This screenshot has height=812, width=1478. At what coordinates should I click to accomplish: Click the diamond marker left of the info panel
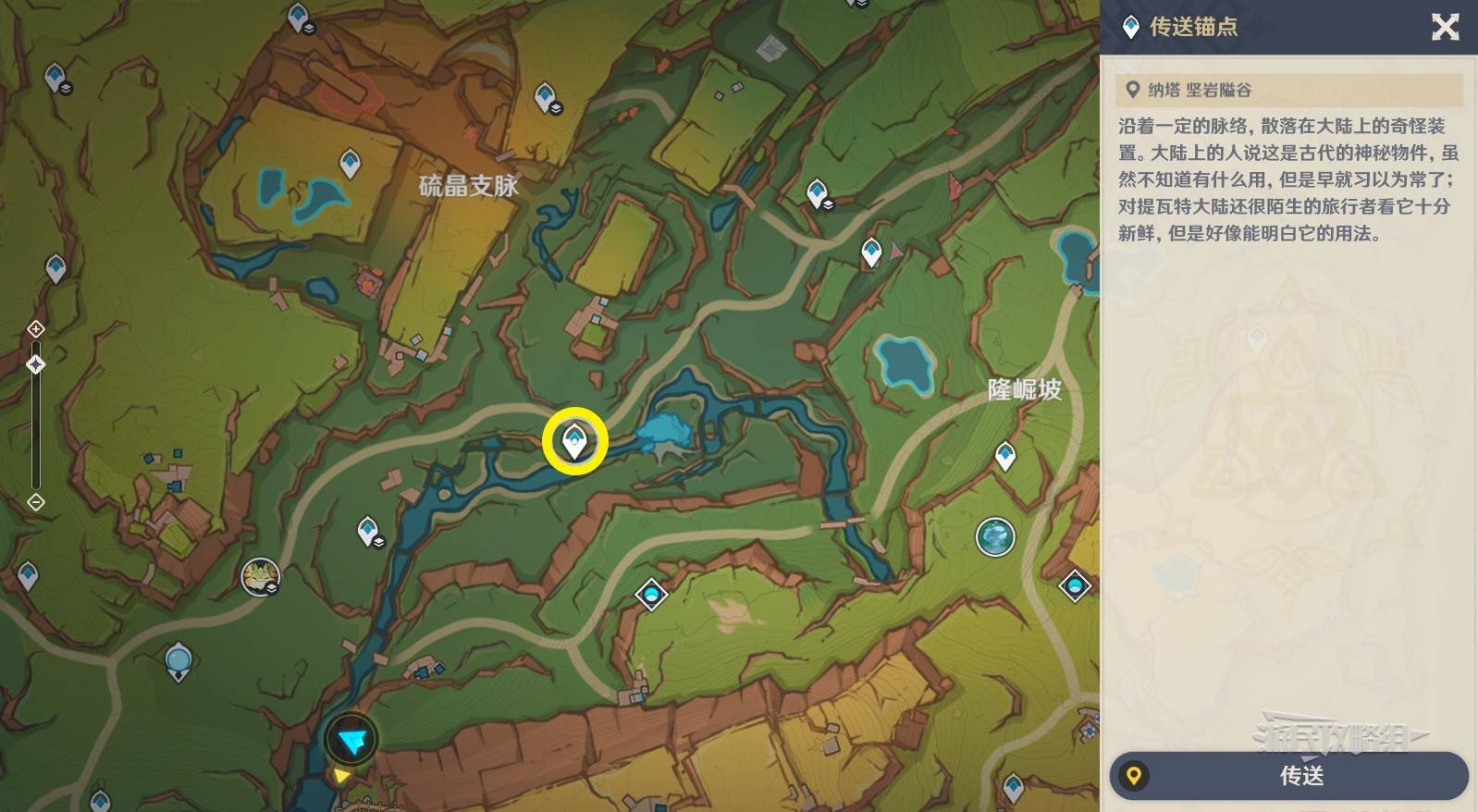click(1074, 585)
